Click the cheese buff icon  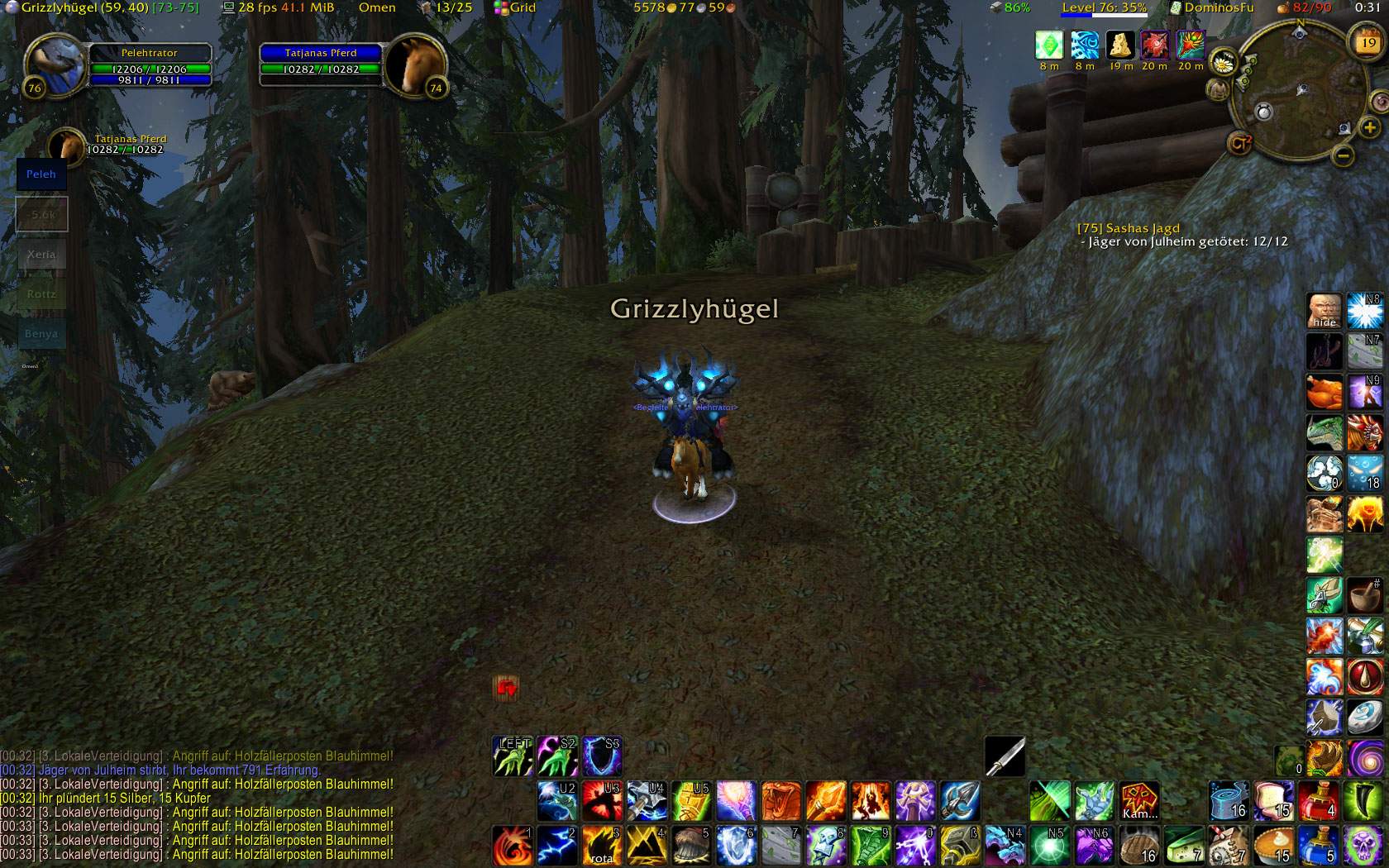click(1121, 45)
